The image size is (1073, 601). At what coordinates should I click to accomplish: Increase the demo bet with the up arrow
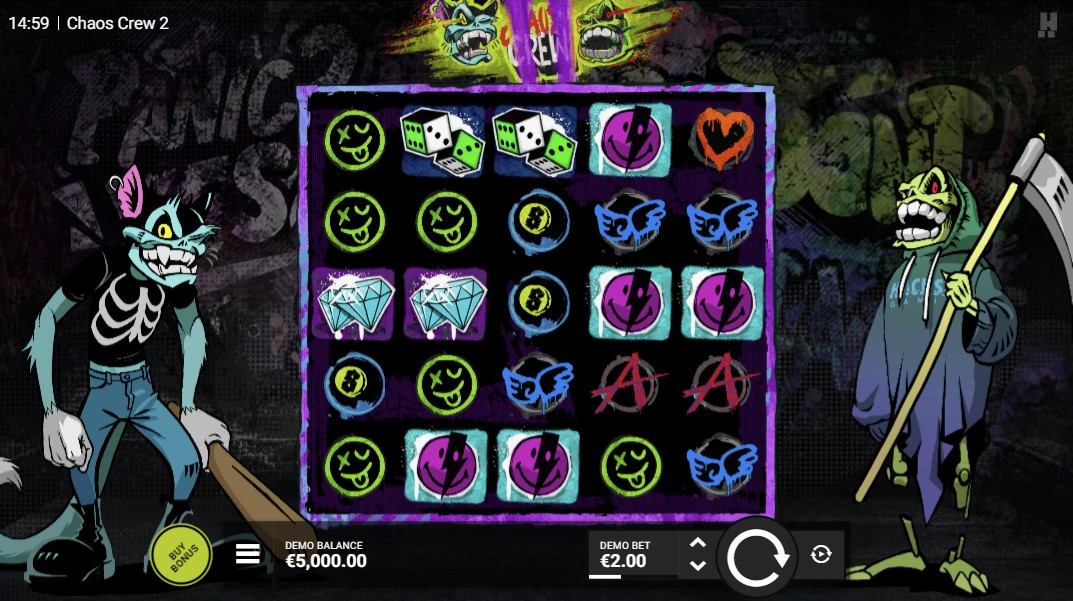(x=698, y=543)
